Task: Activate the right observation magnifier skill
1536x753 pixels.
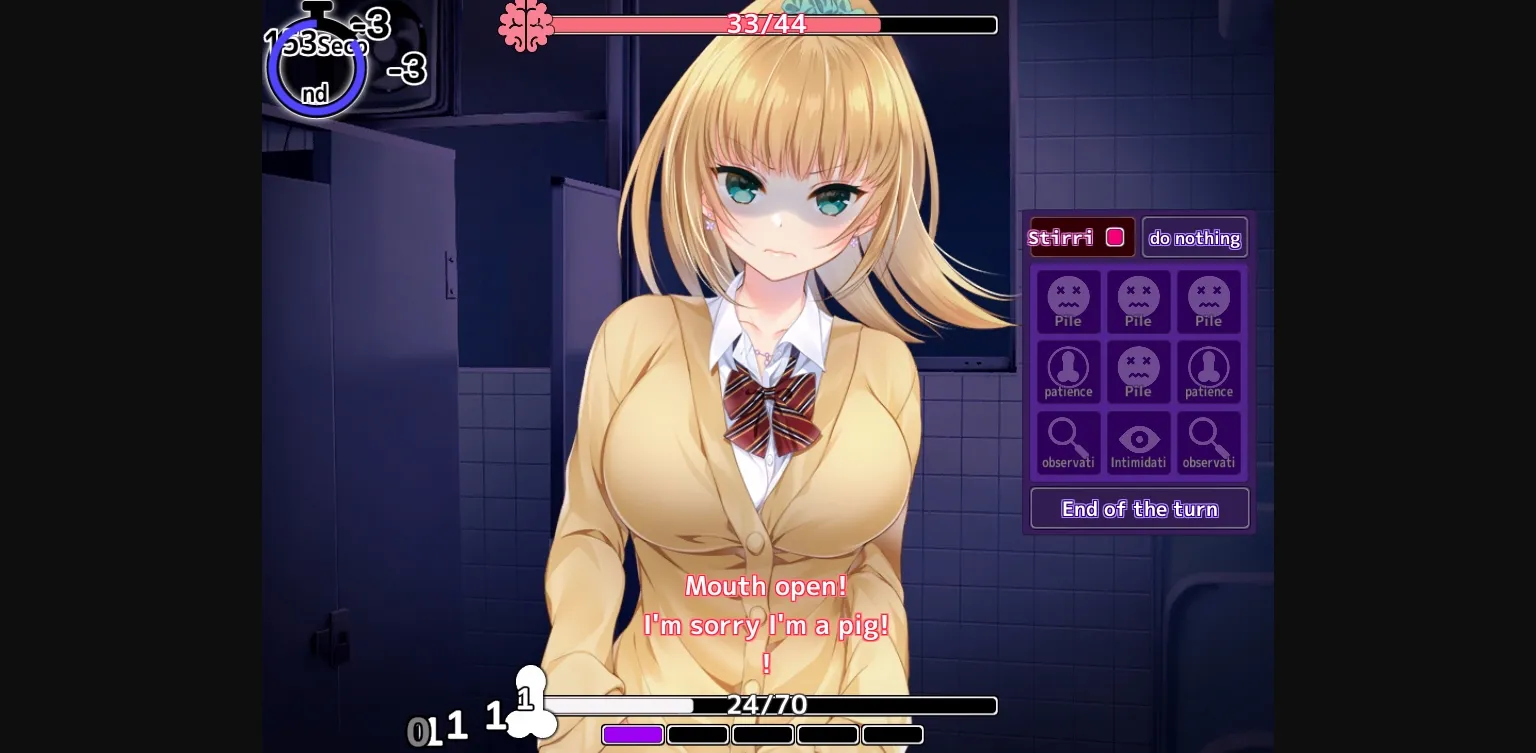Action: click(x=1208, y=442)
